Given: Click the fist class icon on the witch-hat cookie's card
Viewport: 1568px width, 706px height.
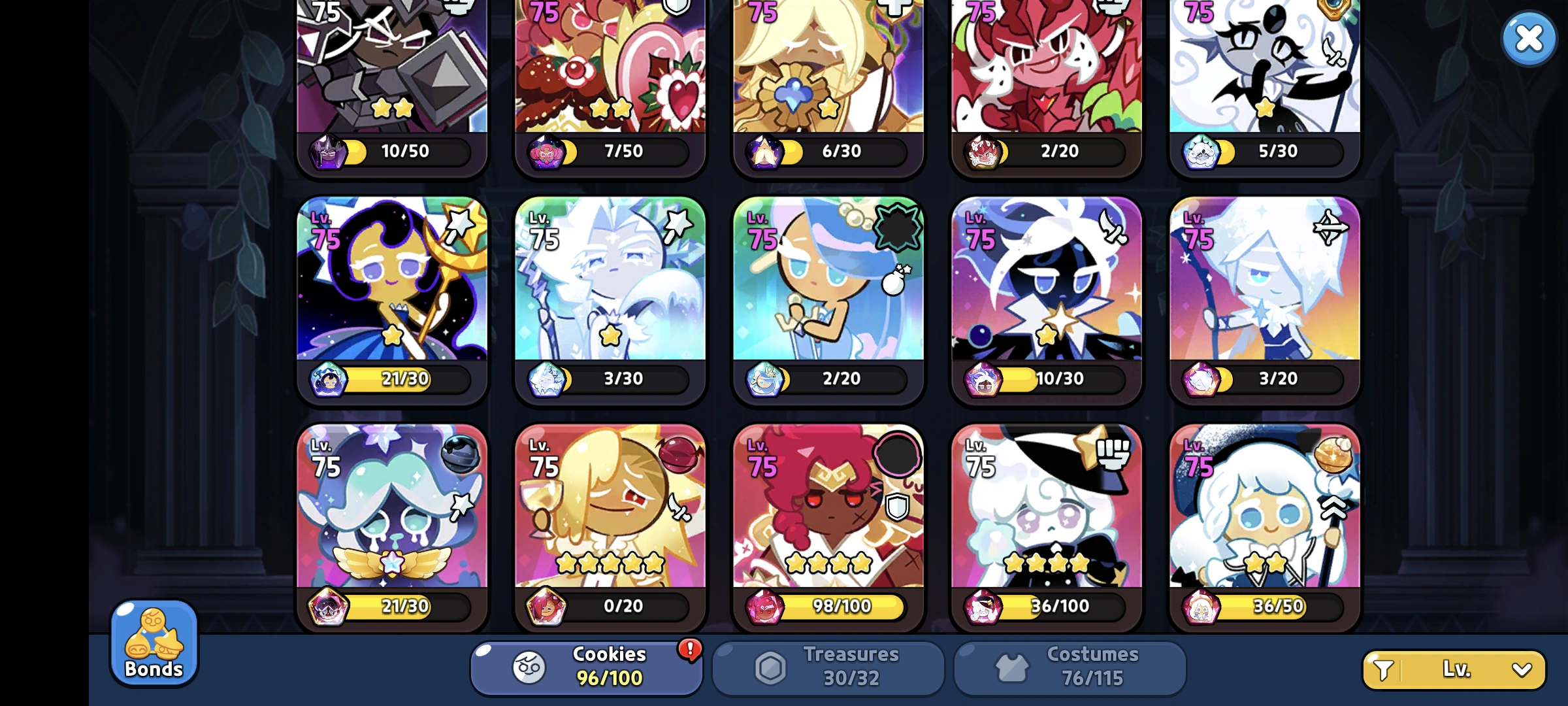Looking at the screenshot, I should [1115, 453].
